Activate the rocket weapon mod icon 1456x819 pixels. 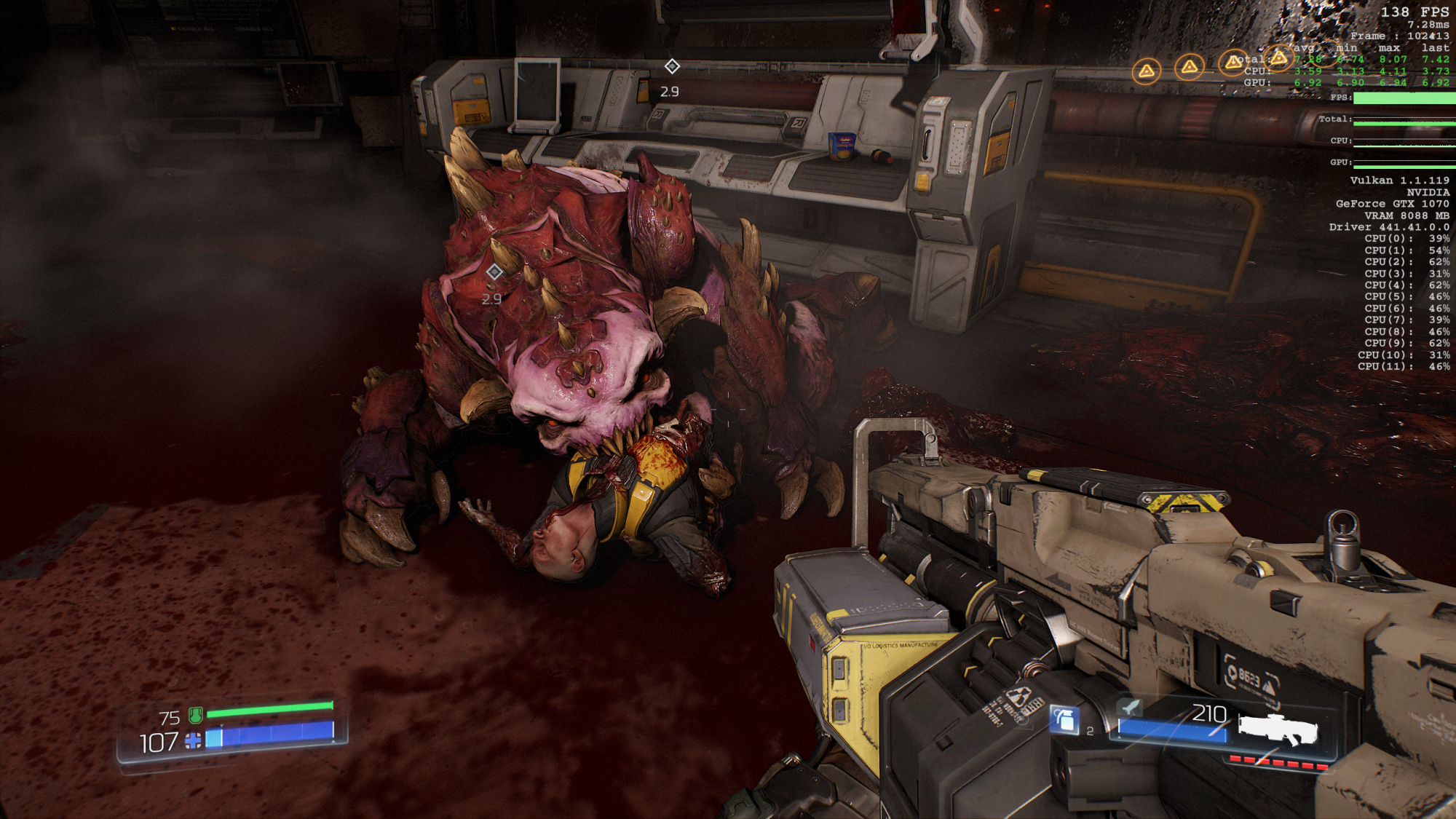(x=1130, y=706)
